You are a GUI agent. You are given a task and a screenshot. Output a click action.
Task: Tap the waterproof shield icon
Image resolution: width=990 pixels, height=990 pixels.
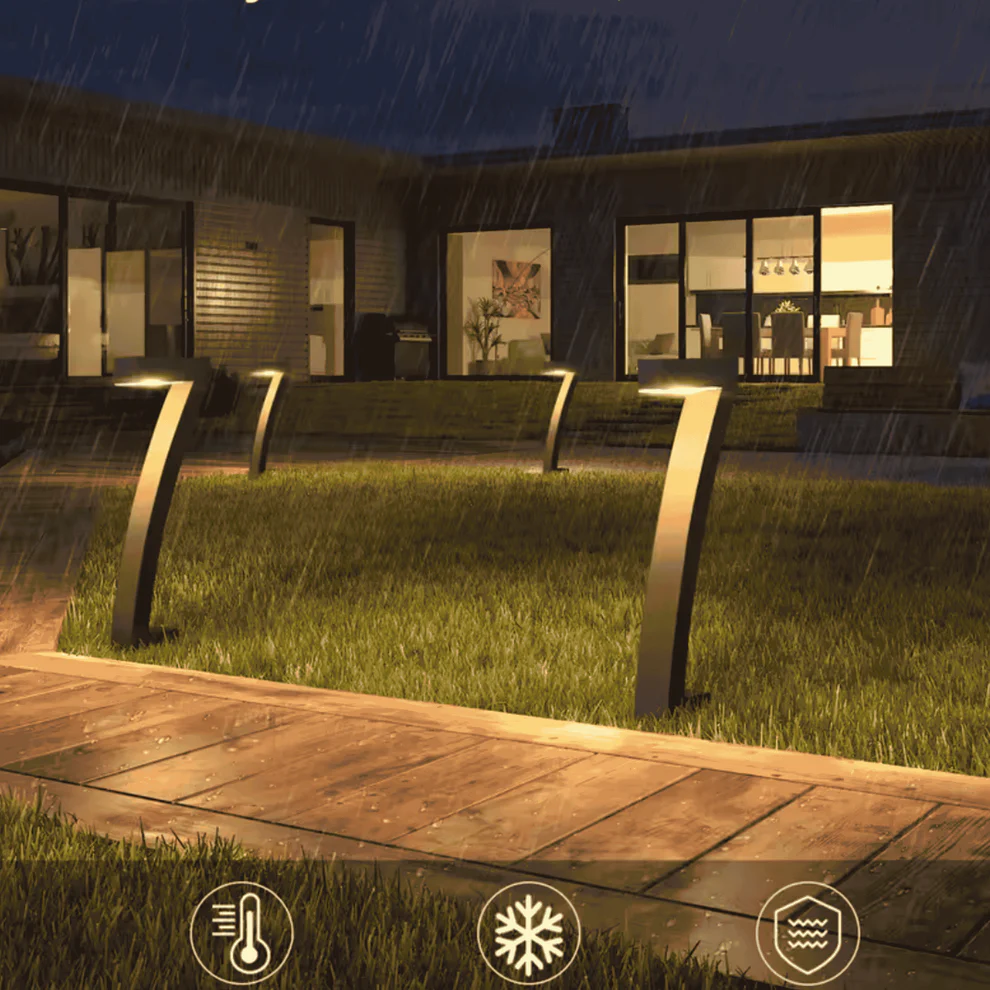[807, 934]
